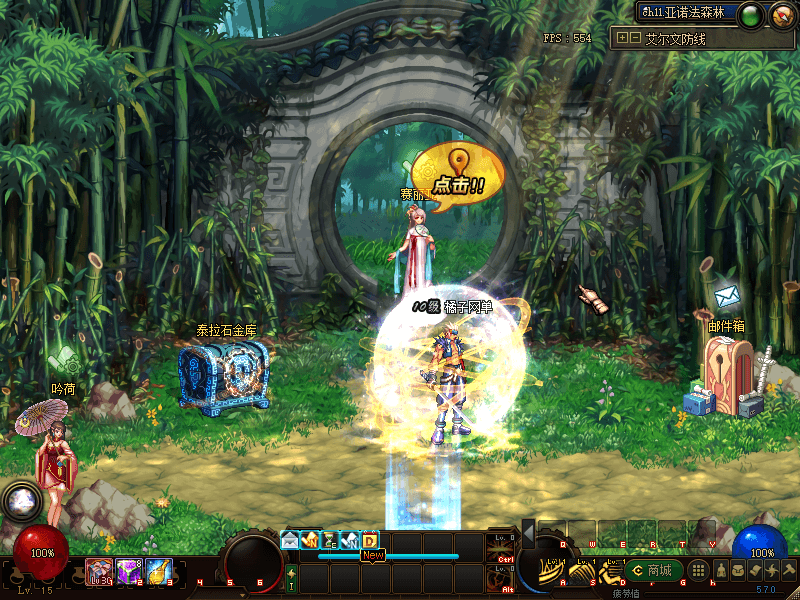Collapse the skill bar with the left arrow
This screenshot has height=600, width=800.
click(x=528, y=535)
